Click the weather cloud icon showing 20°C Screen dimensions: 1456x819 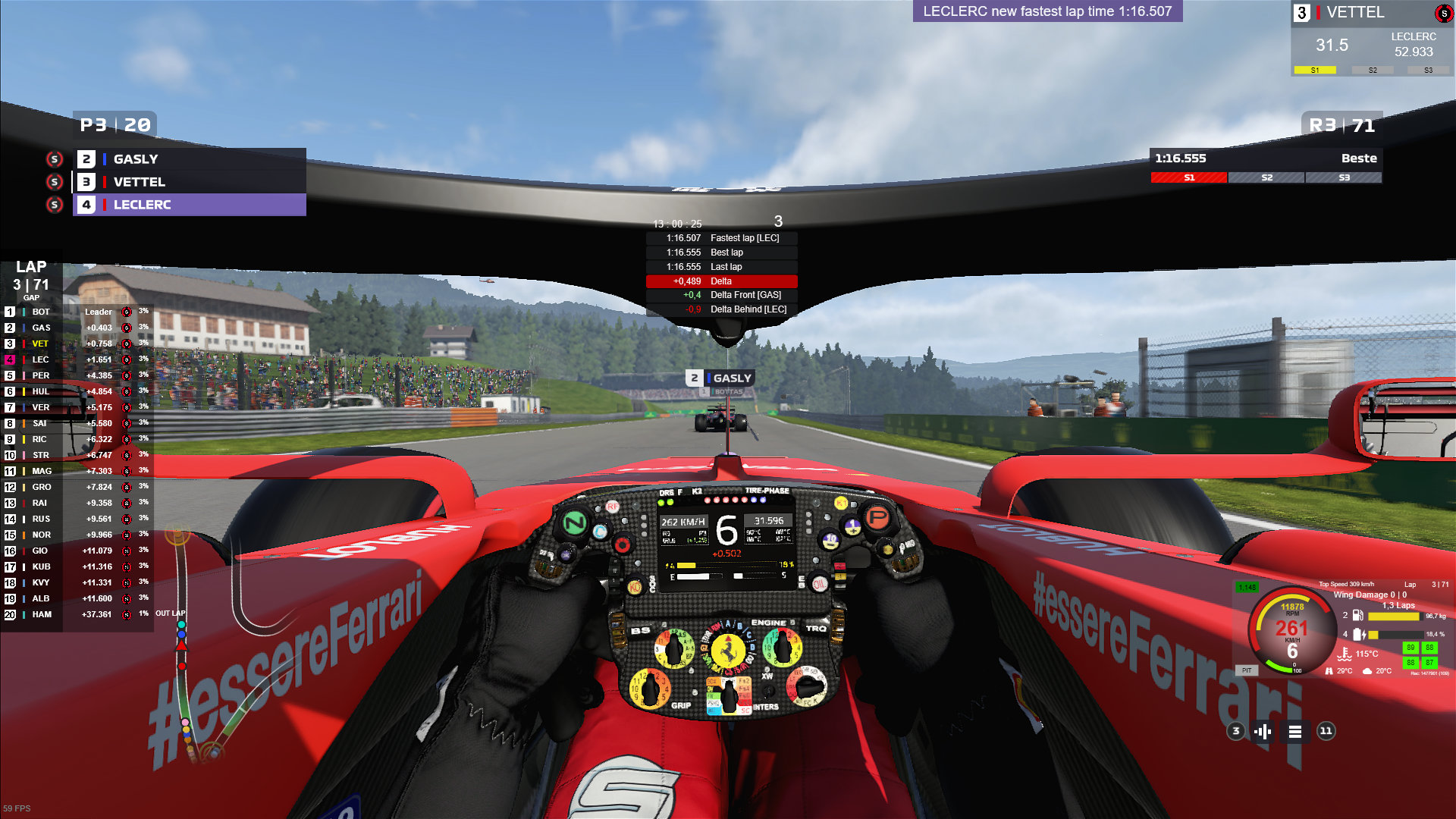pos(1367,671)
